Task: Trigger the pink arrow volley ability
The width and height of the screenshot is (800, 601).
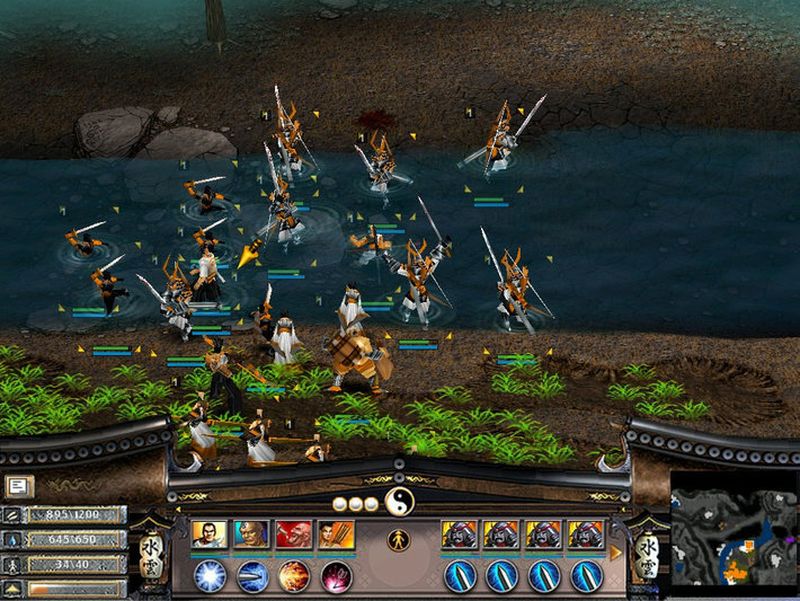Action: [336, 576]
